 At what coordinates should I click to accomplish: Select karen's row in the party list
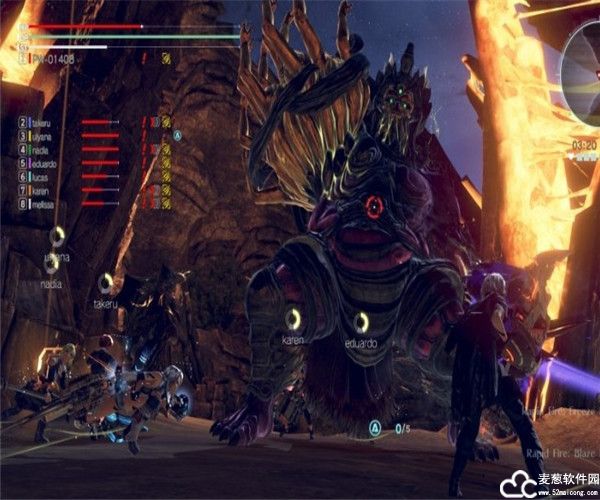(41, 190)
